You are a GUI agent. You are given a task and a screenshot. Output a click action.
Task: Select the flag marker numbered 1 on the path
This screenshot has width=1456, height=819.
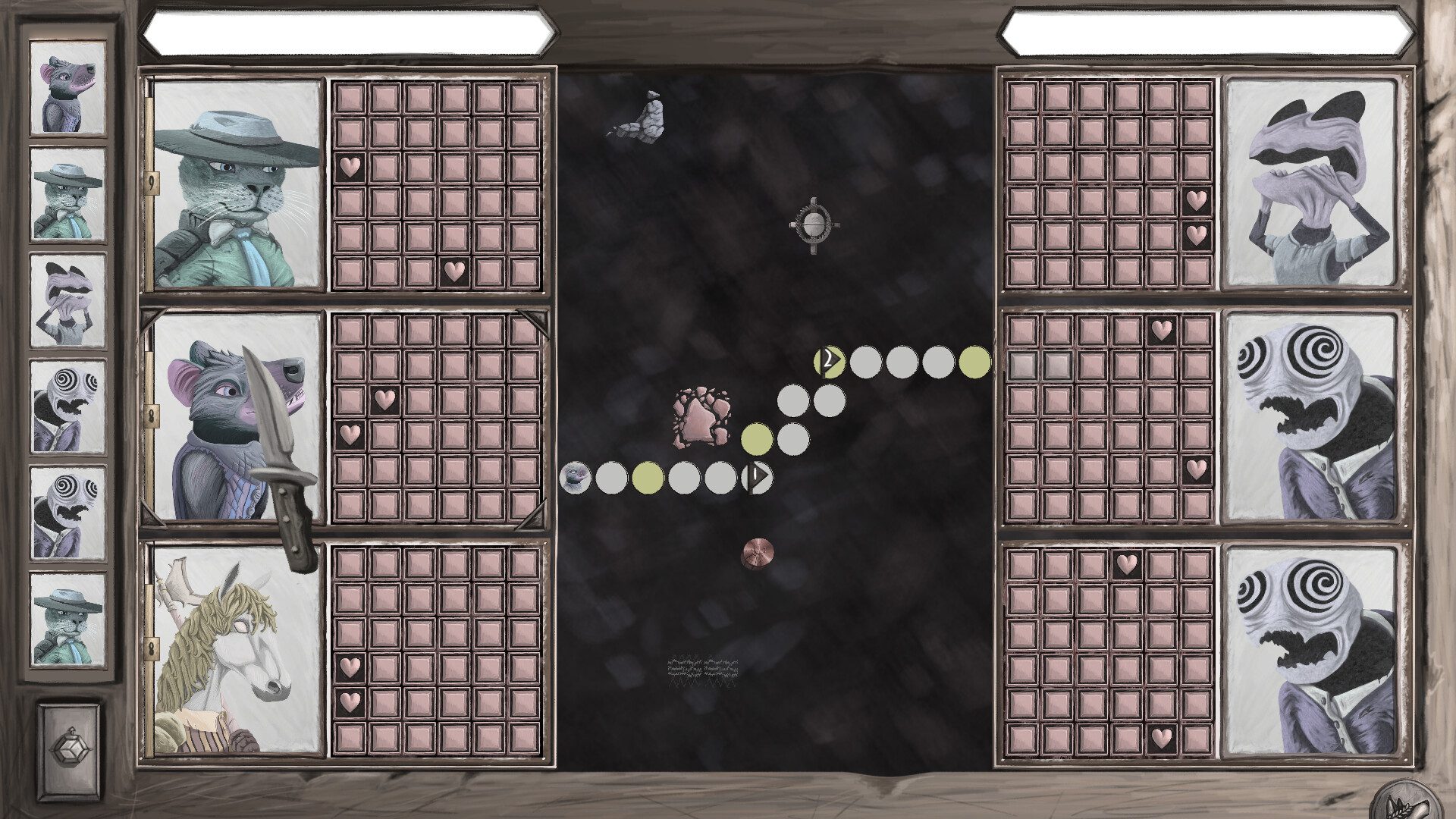point(758,477)
